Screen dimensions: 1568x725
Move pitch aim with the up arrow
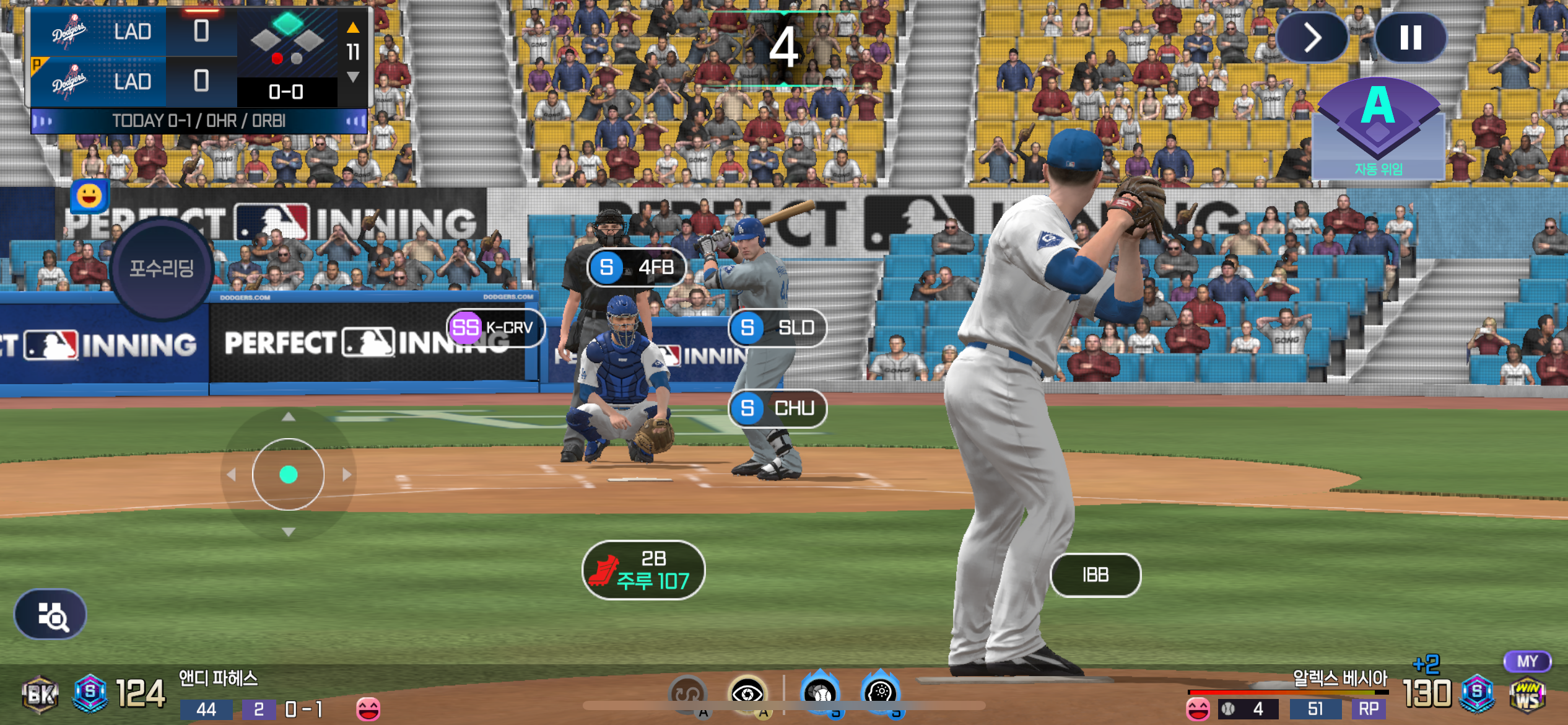(288, 417)
